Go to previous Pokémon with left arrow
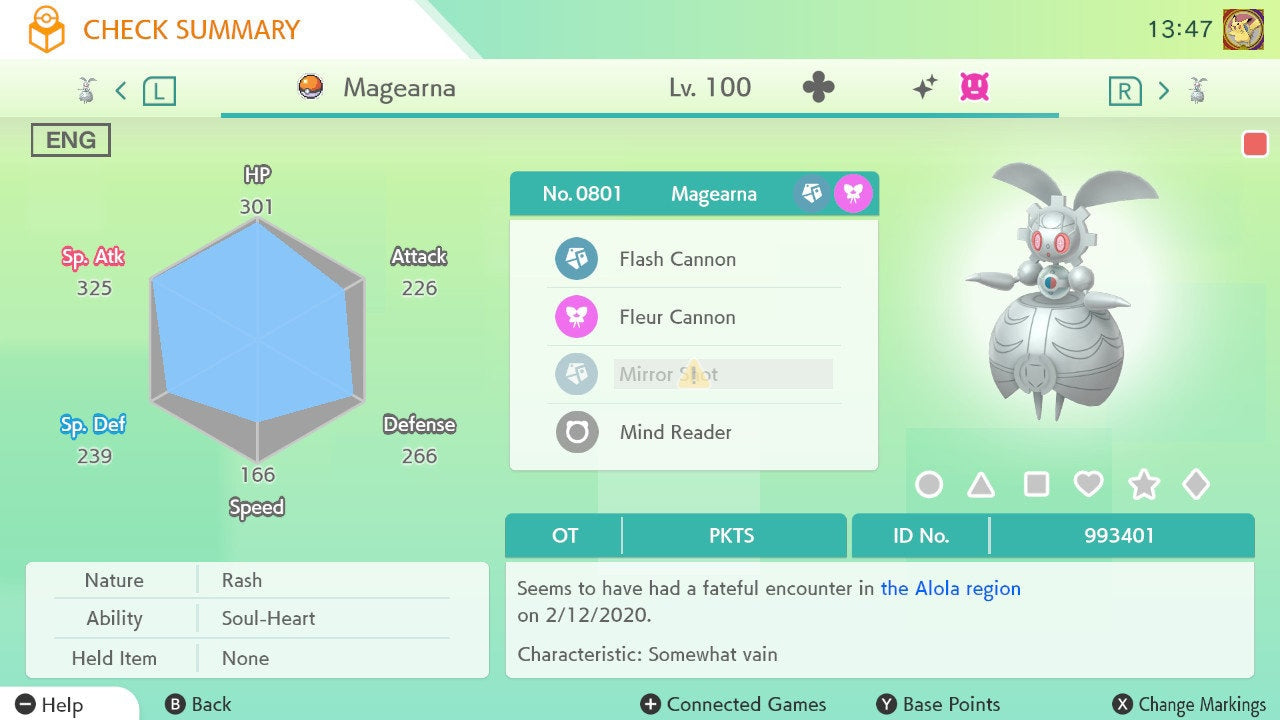1280x720 pixels. point(121,91)
